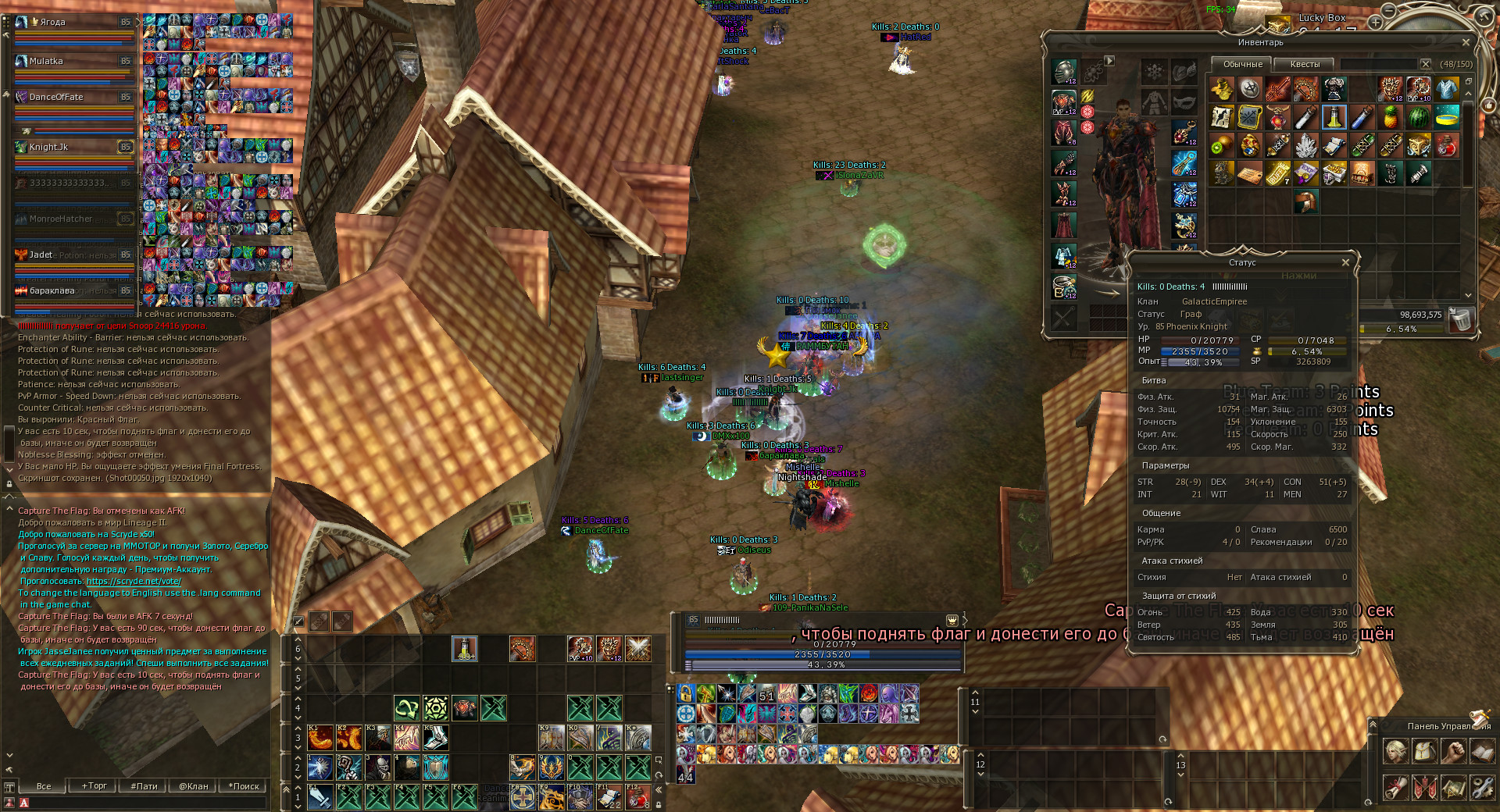Use the F1 dagger skill on the hotbar
This screenshot has height=812, width=1500.
point(319,796)
